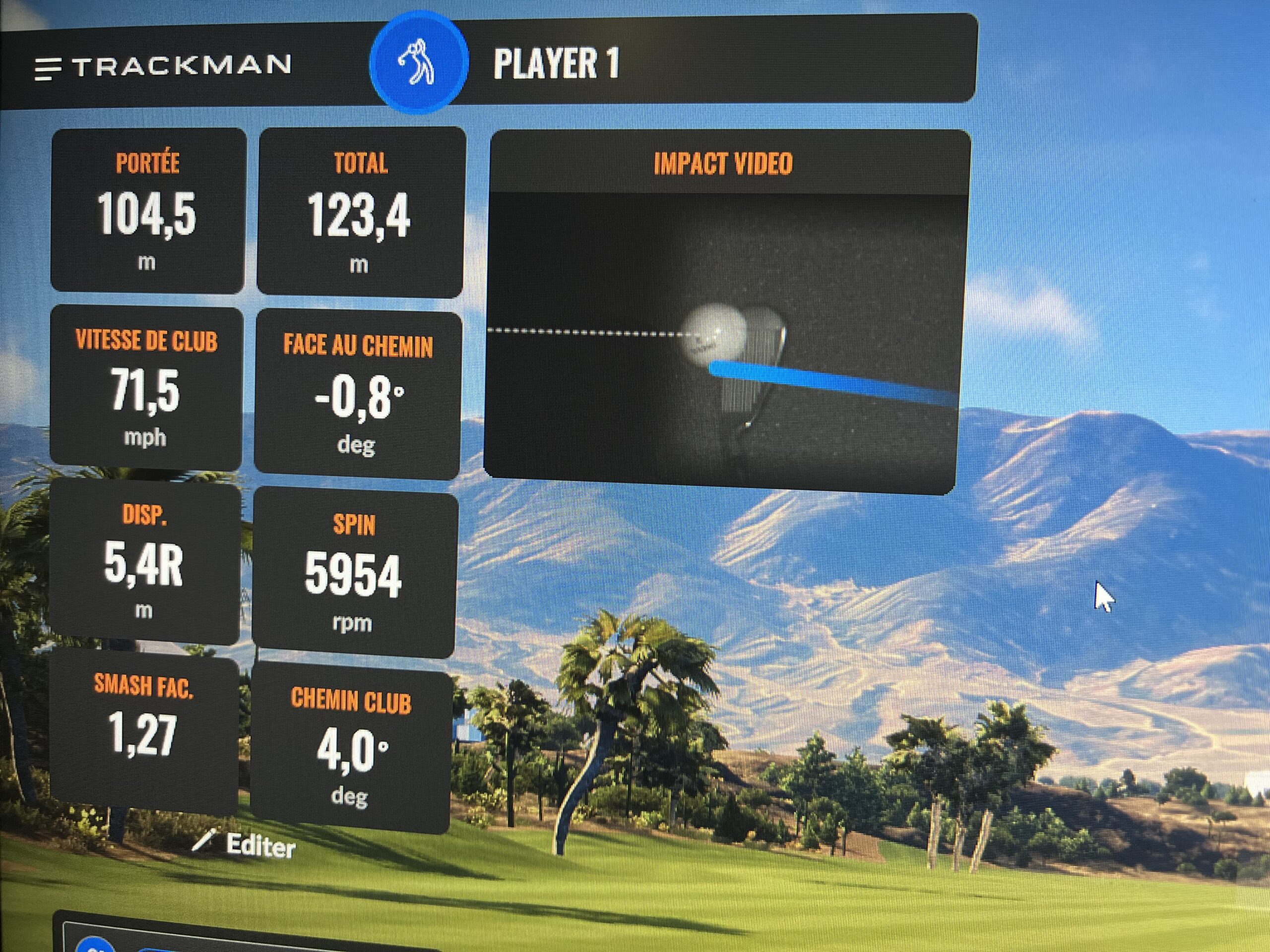1270x952 pixels.
Task: Open the Trackman hamburger menu
Action: 48,68
